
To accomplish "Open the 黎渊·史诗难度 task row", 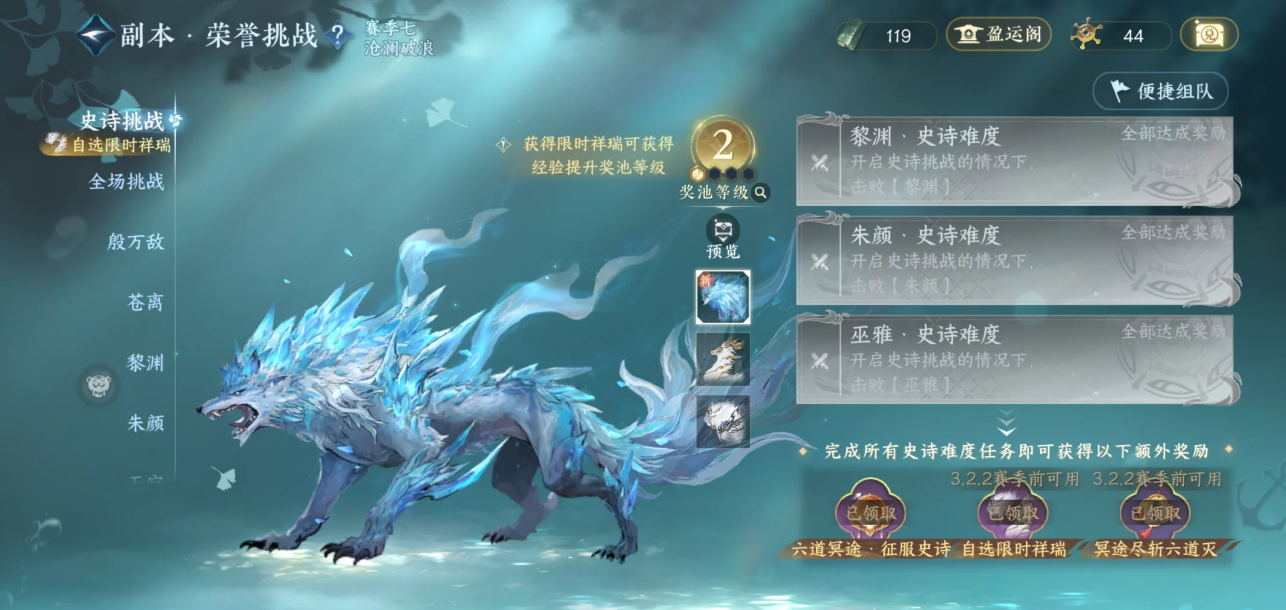I will click(x=1014, y=161).
